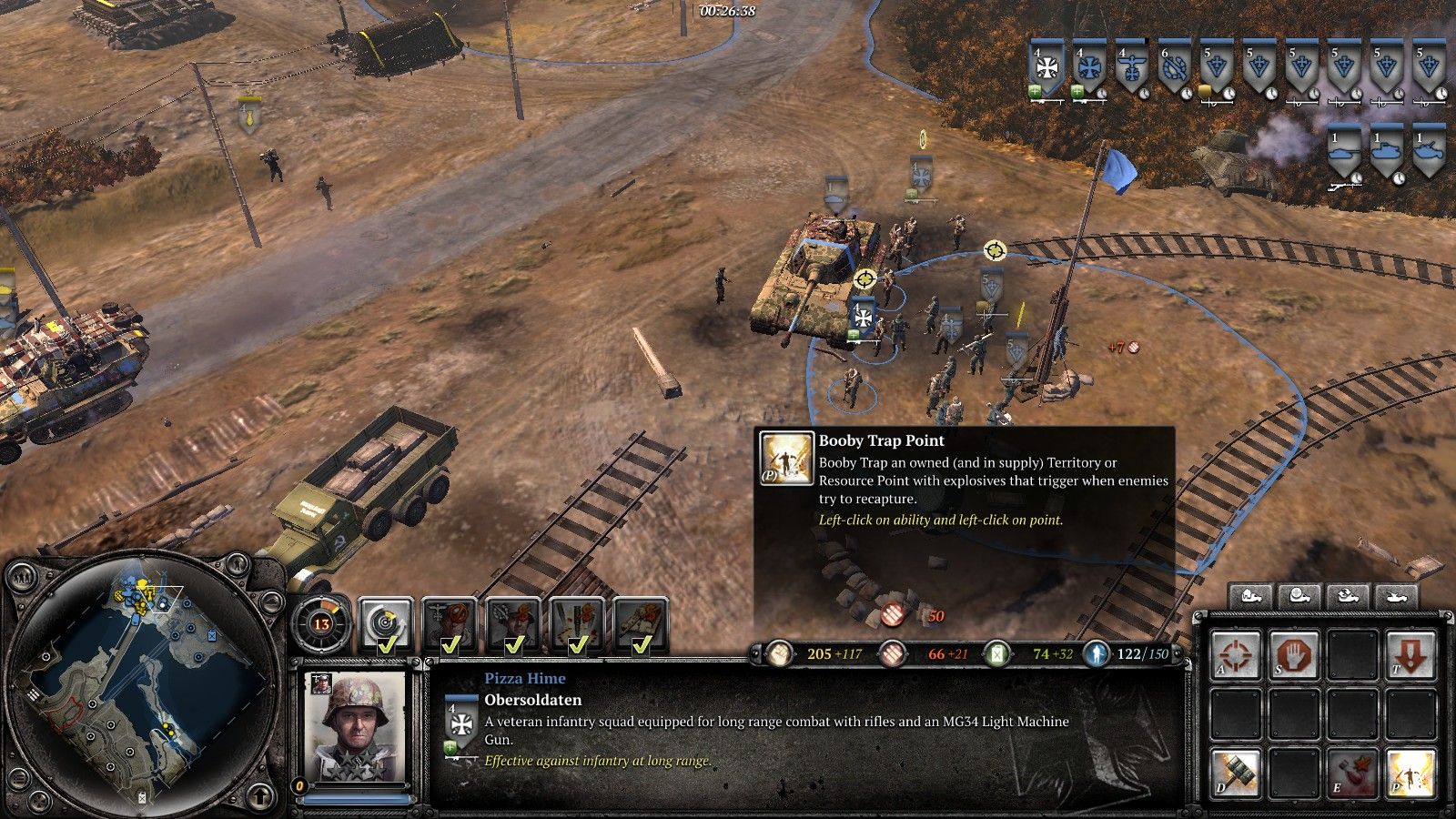Open the tank-shaped tab above command panel

pos(1396,596)
